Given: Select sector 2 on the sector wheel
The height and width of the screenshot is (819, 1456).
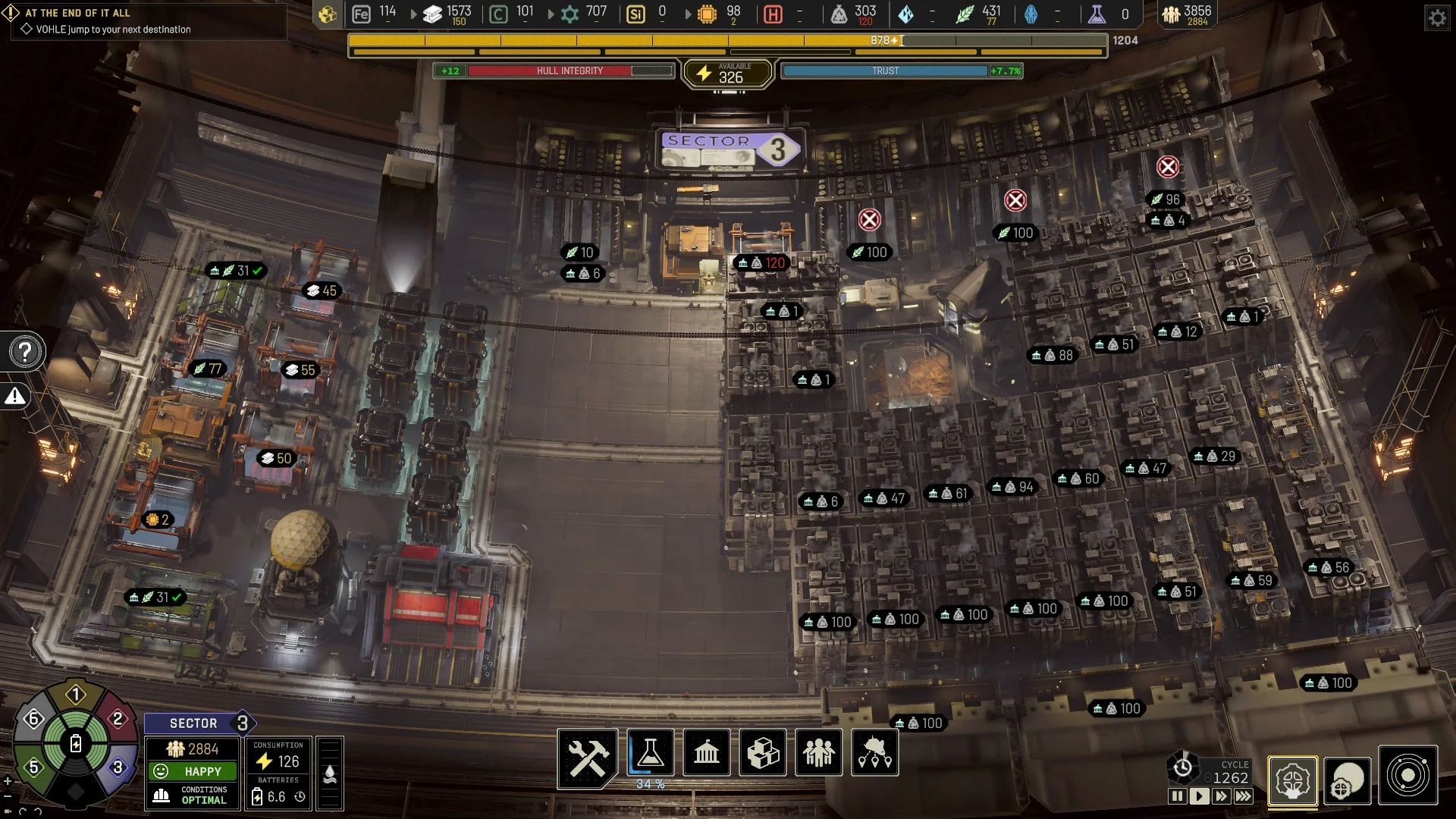Looking at the screenshot, I should (x=118, y=719).
